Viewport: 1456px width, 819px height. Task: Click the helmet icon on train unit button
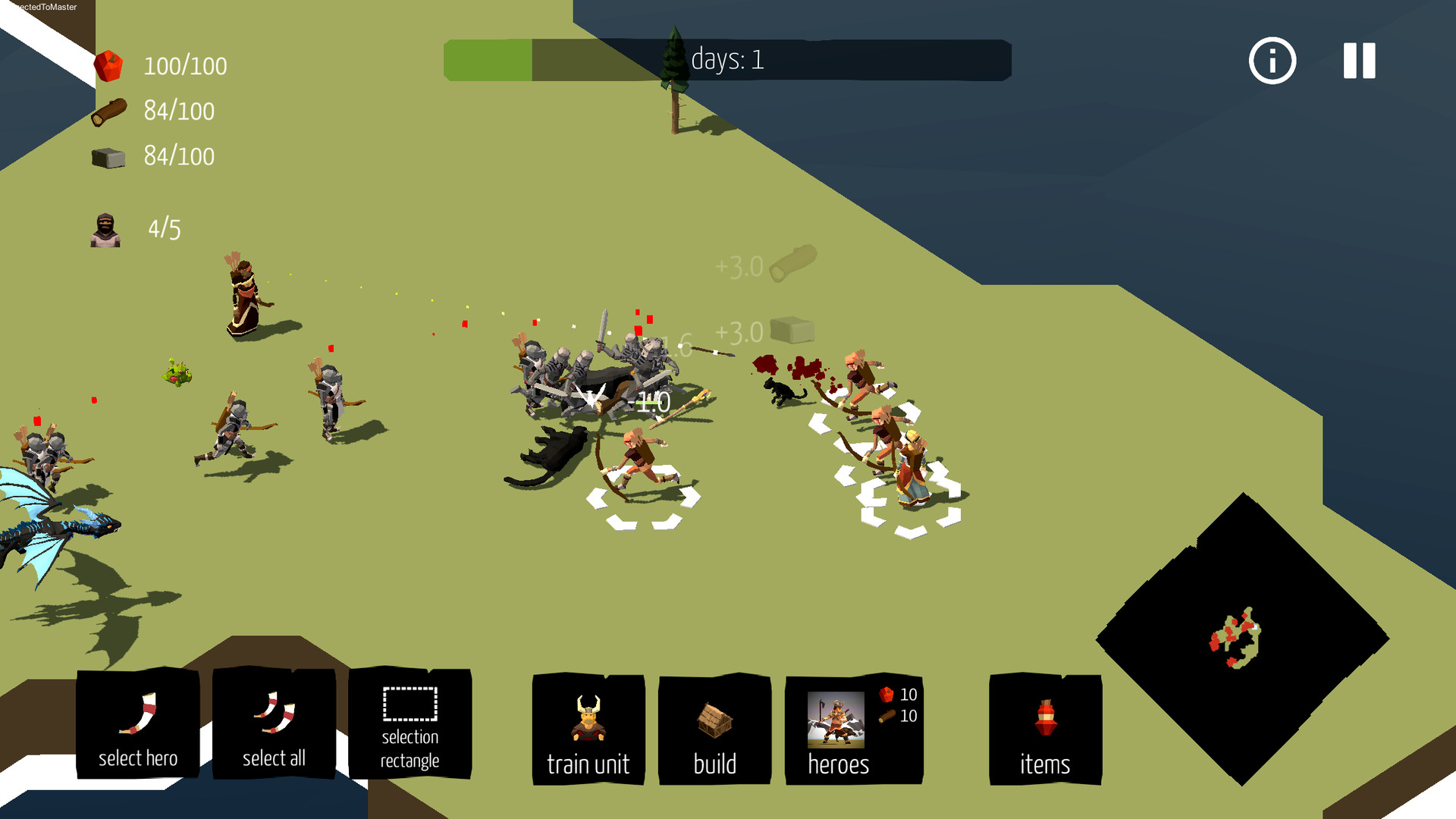pos(588,717)
